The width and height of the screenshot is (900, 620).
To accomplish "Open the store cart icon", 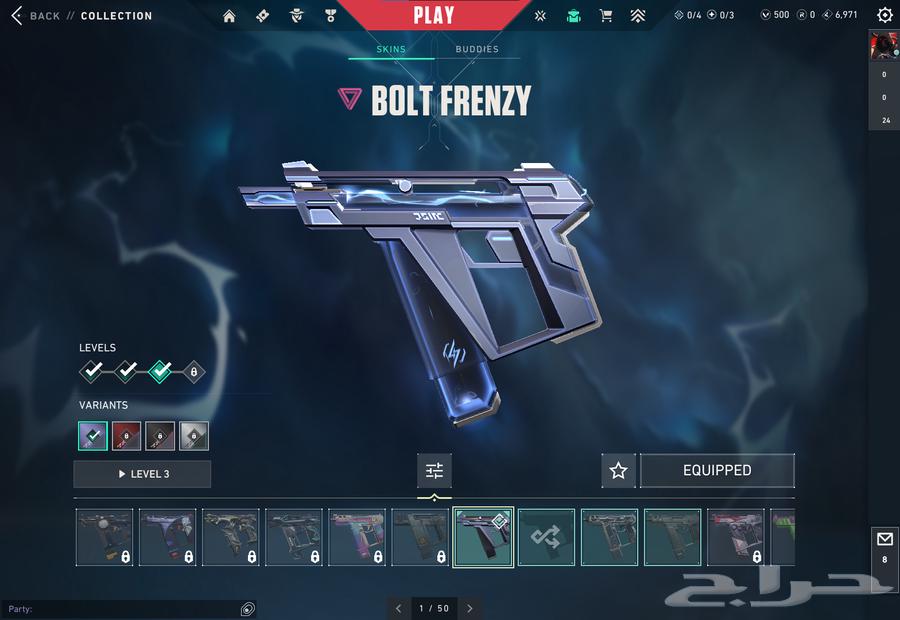I will pos(605,16).
